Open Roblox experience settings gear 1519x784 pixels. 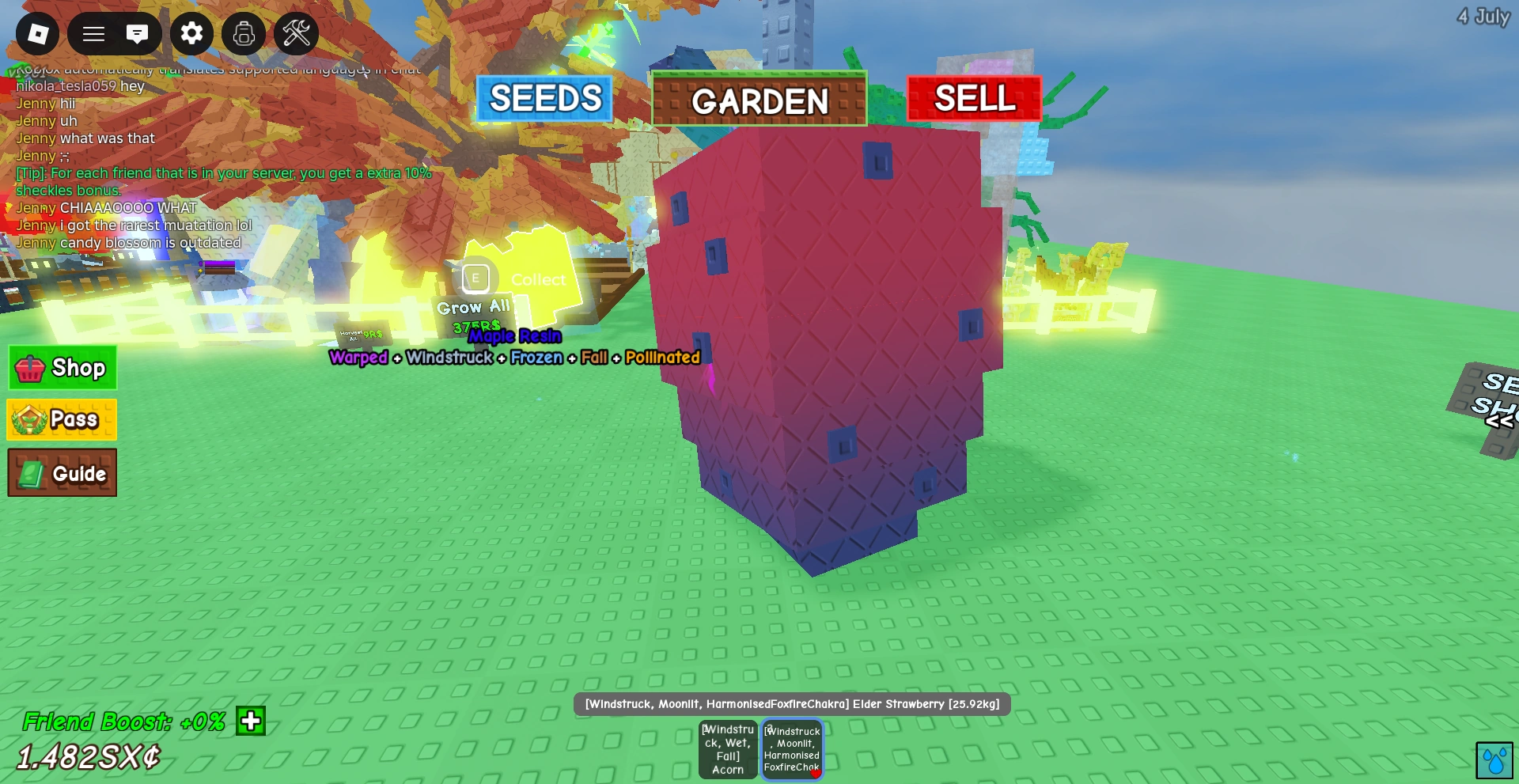click(x=191, y=34)
